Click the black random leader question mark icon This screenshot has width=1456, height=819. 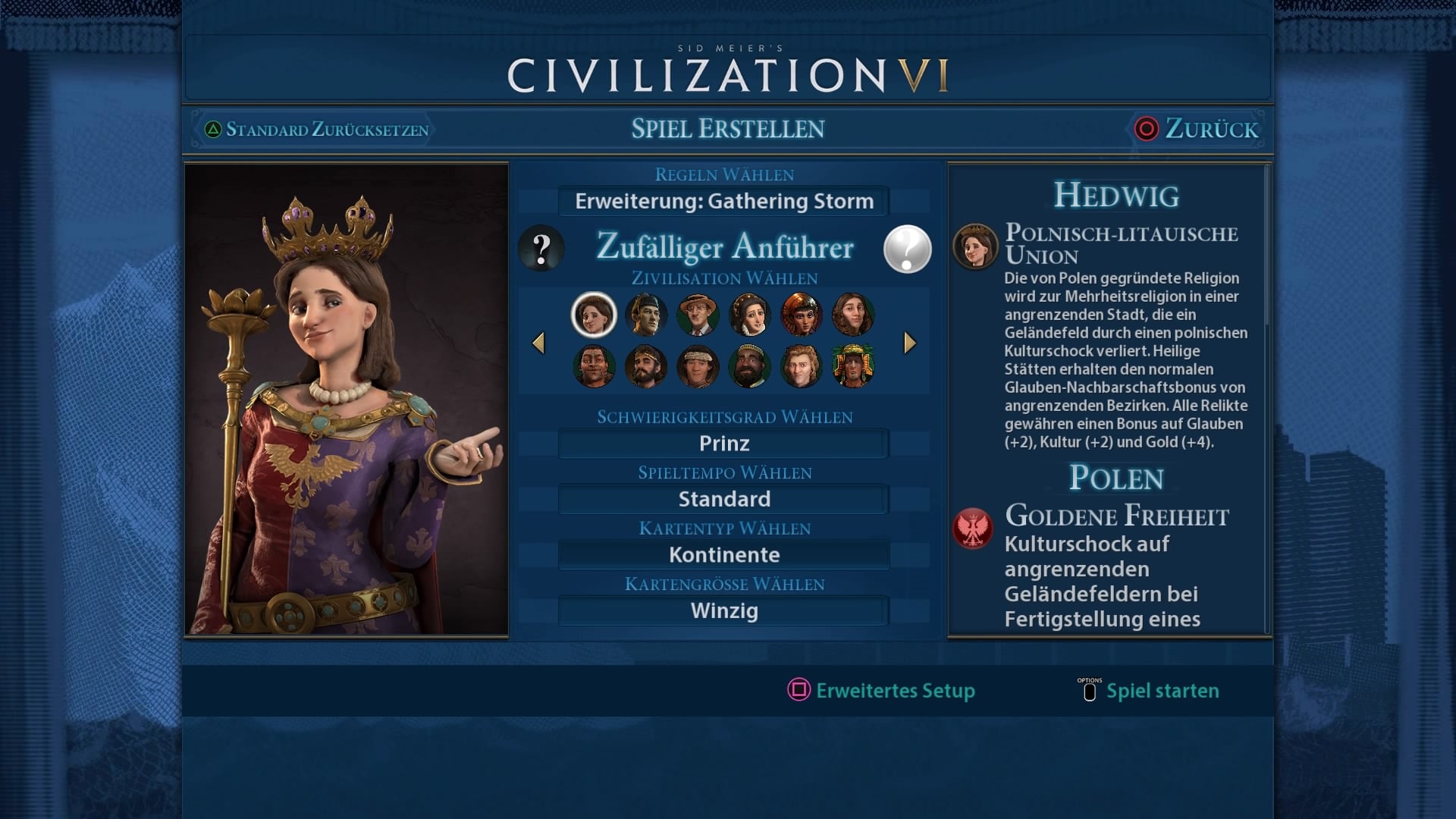tap(541, 249)
